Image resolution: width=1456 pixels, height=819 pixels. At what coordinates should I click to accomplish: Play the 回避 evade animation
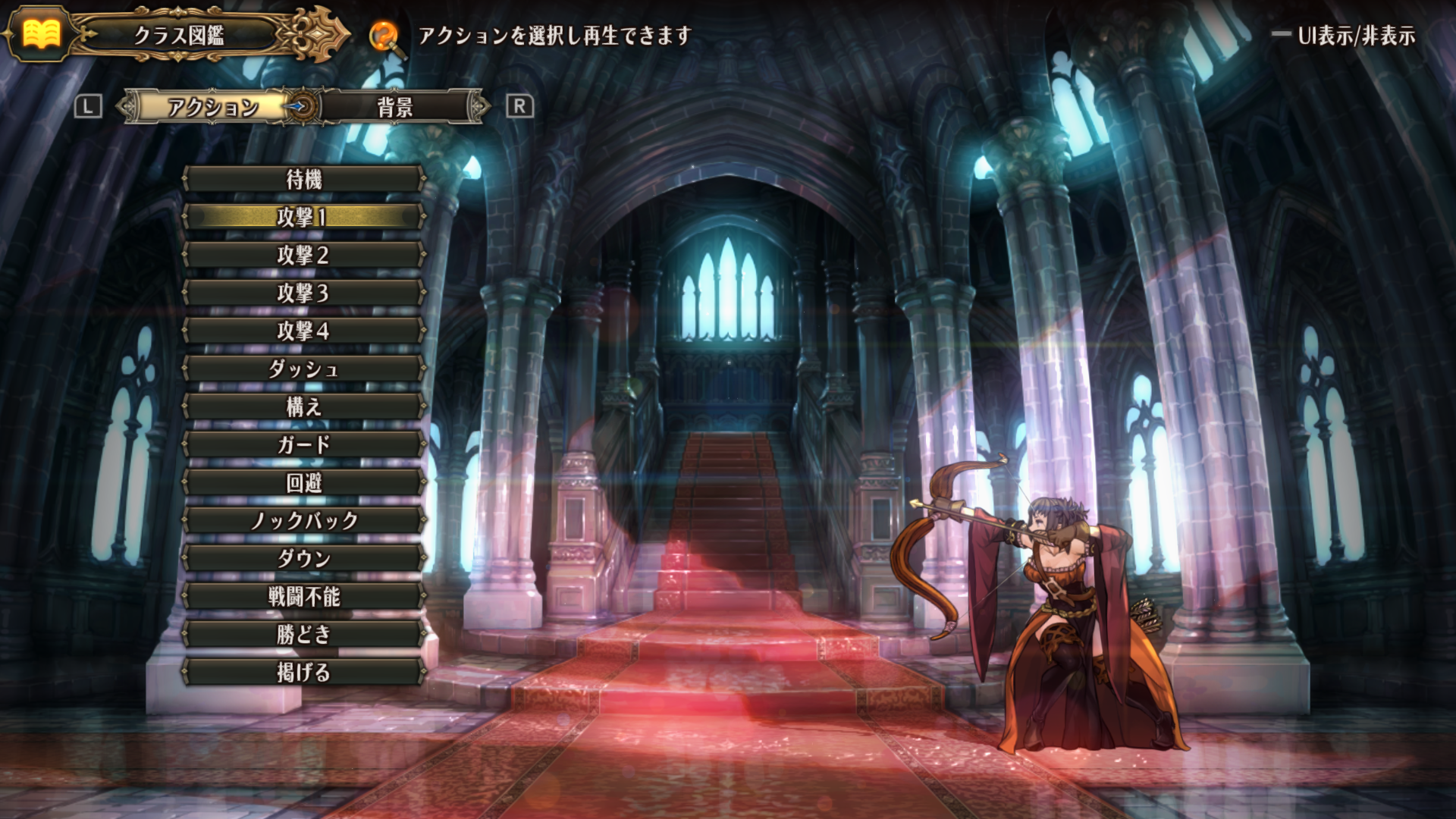(303, 483)
